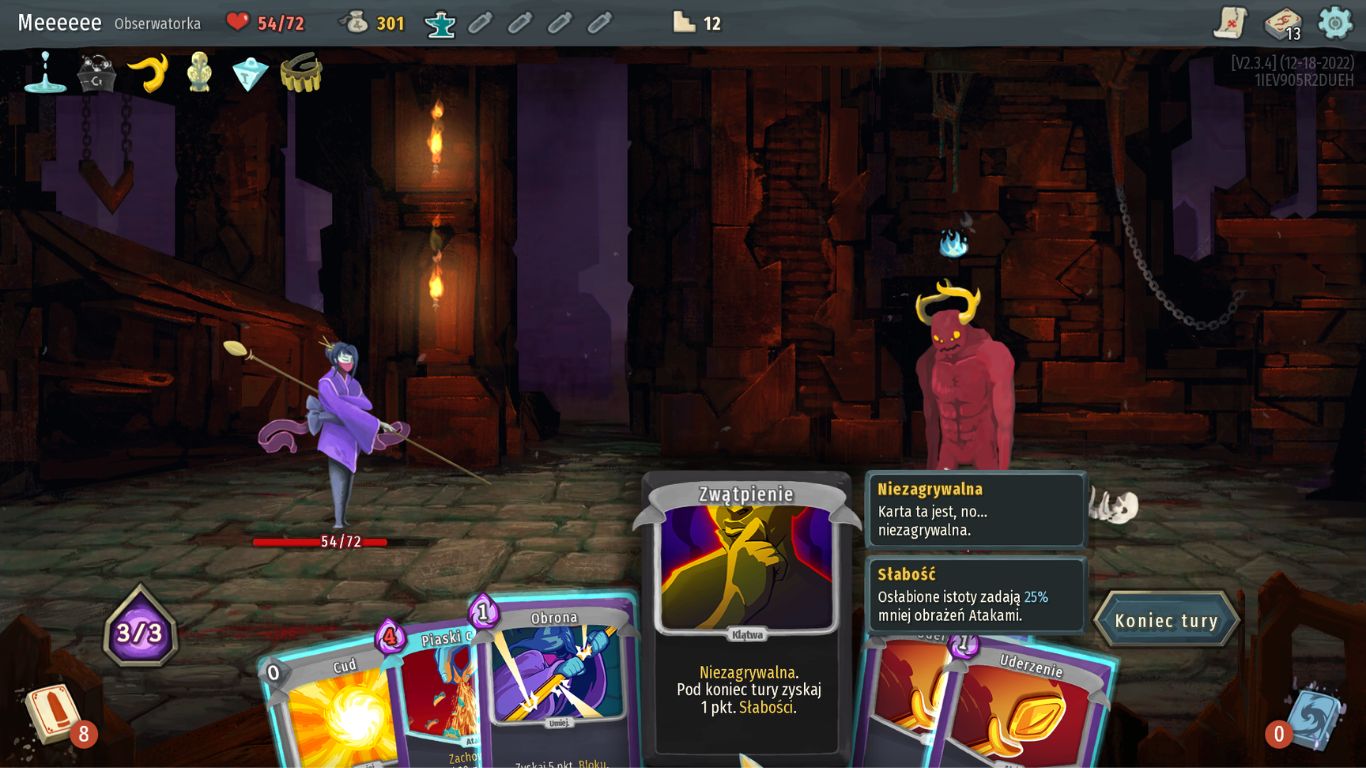Inspect the golden idol statue relic
This screenshot has height=768, width=1366.
pos(199,73)
